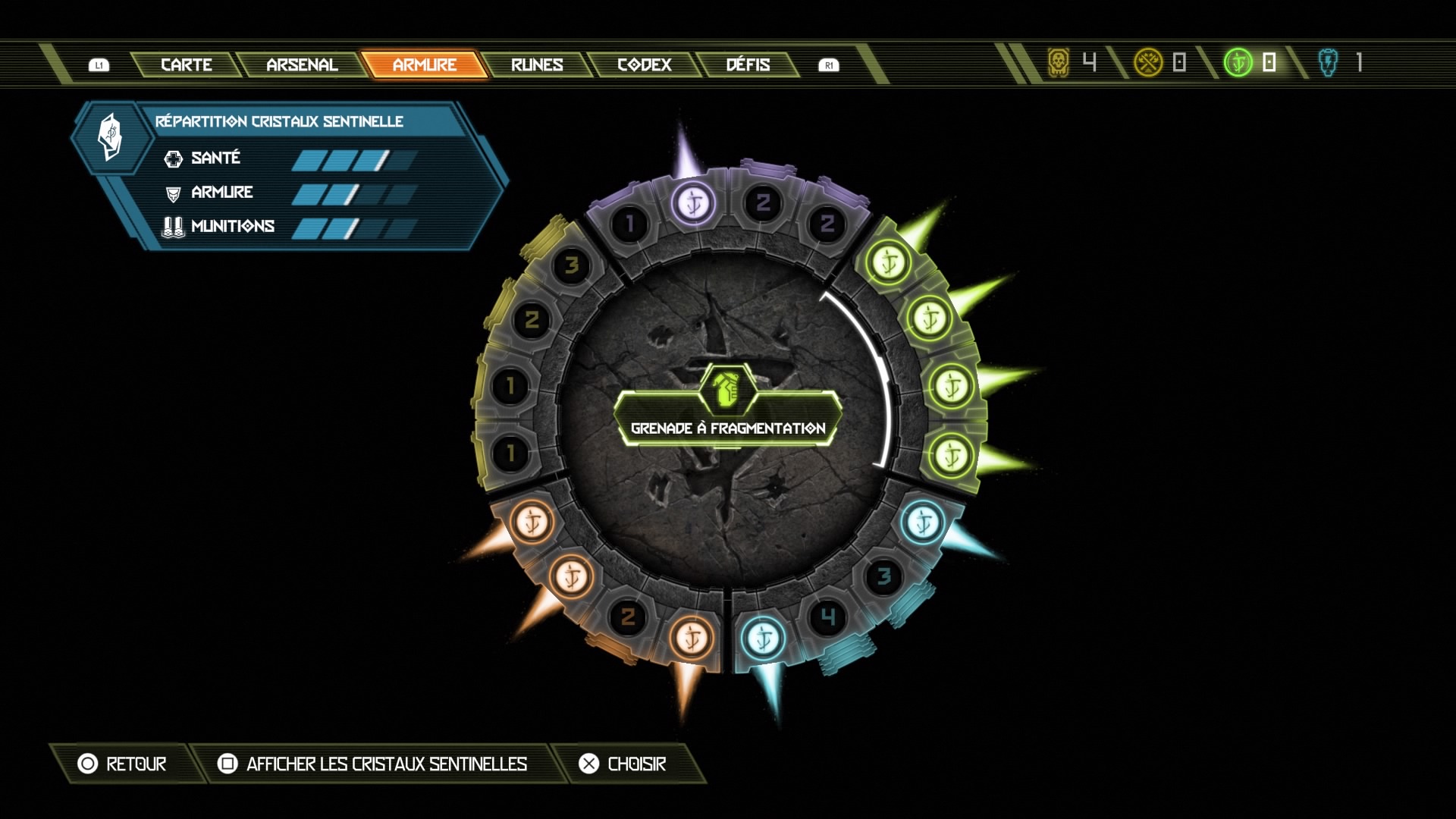This screenshot has width=1456, height=819.
Task: Open the Arsenal tab
Action: point(302,65)
